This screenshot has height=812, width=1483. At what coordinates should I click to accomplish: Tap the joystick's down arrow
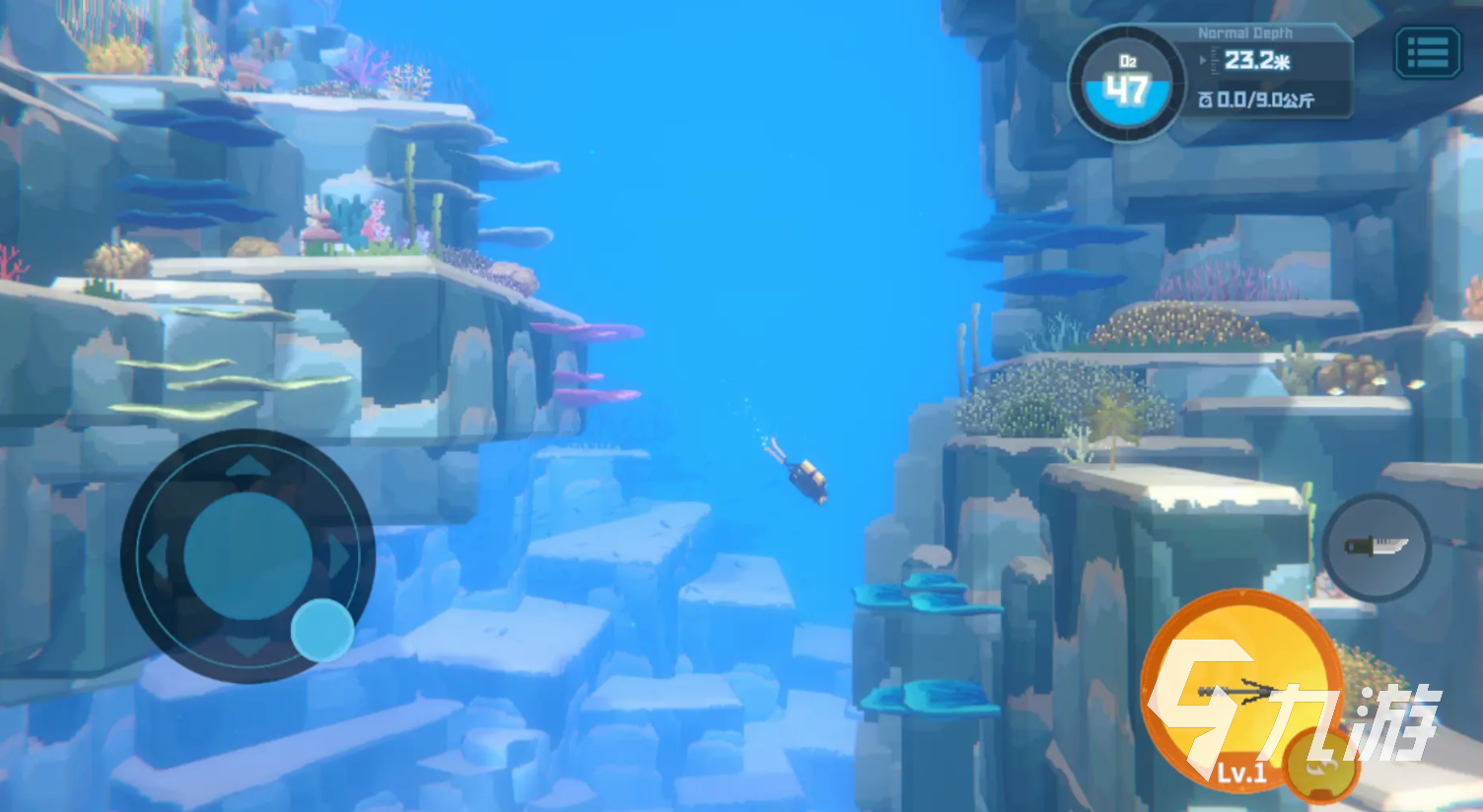tap(247, 646)
